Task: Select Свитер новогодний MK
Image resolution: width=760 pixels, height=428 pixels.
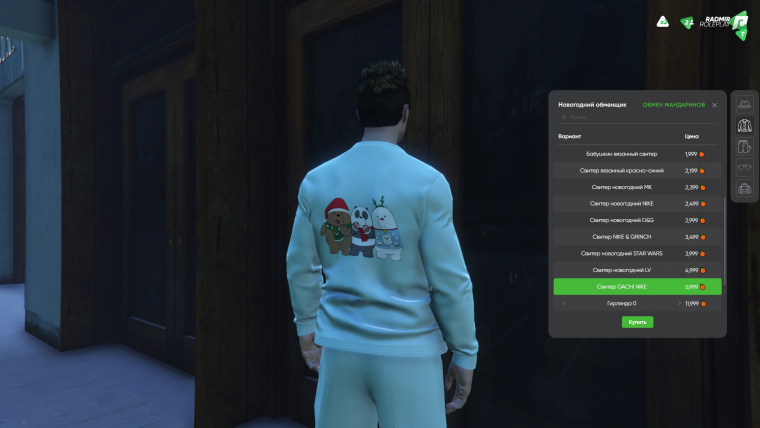Action: pyautogui.click(x=636, y=187)
